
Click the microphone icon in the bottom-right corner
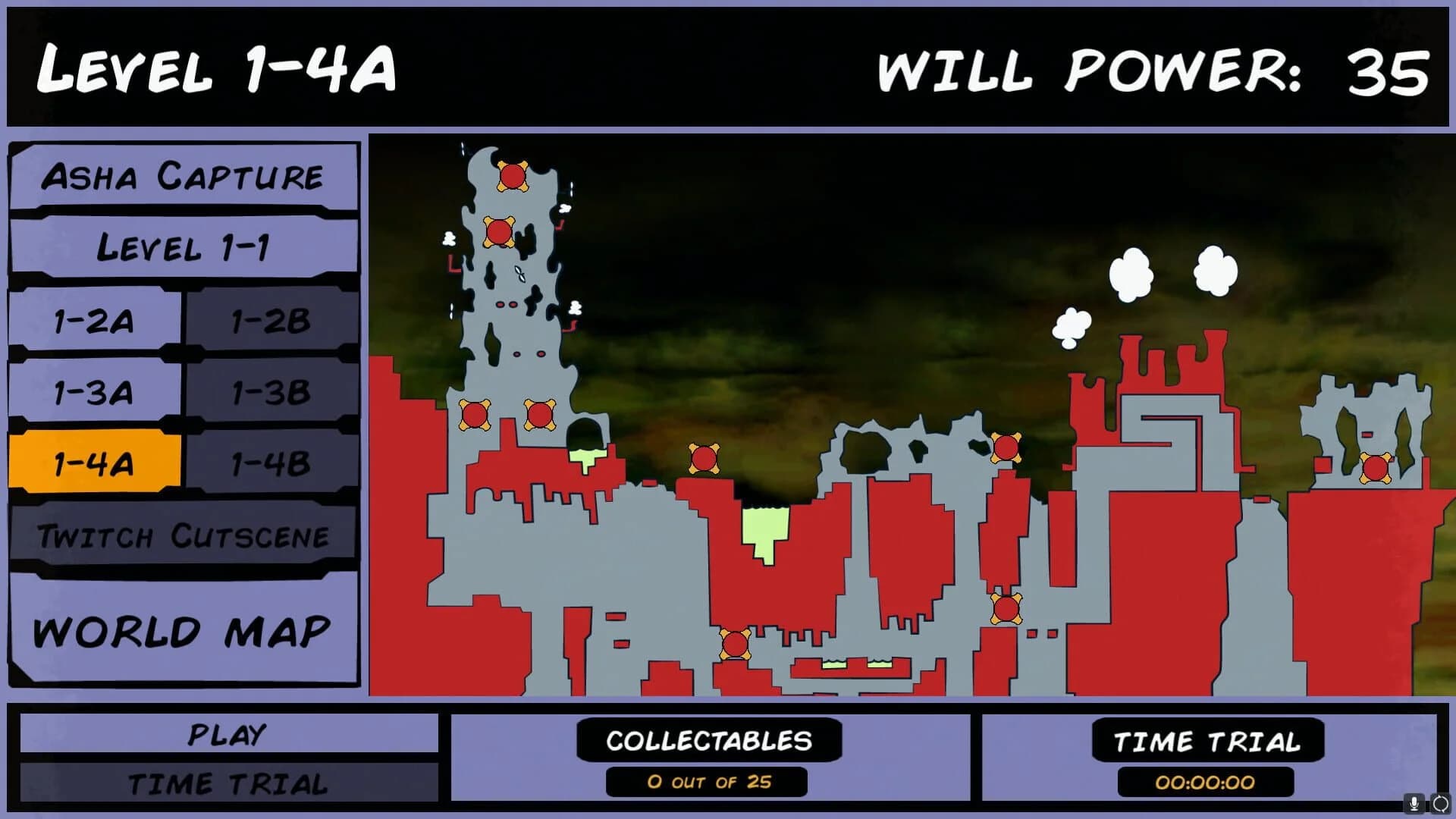[1414, 804]
